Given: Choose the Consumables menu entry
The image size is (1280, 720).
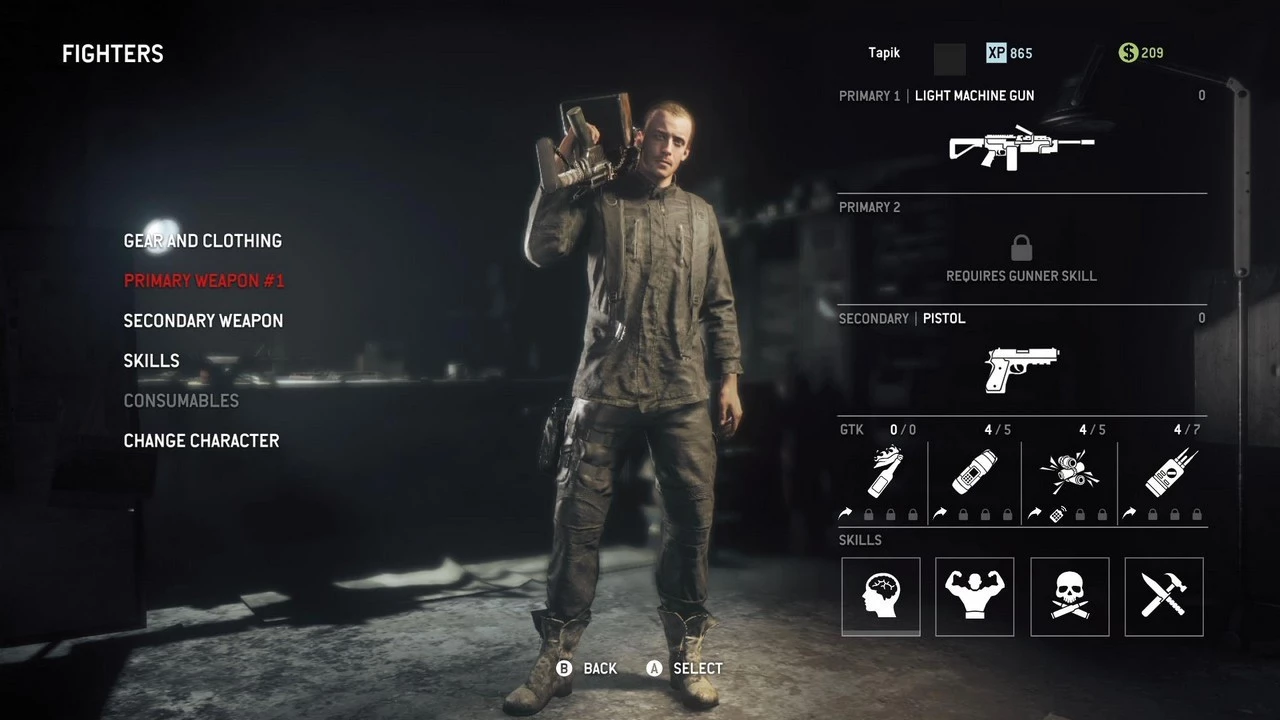Looking at the screenshot, I should tap(181, 401).
